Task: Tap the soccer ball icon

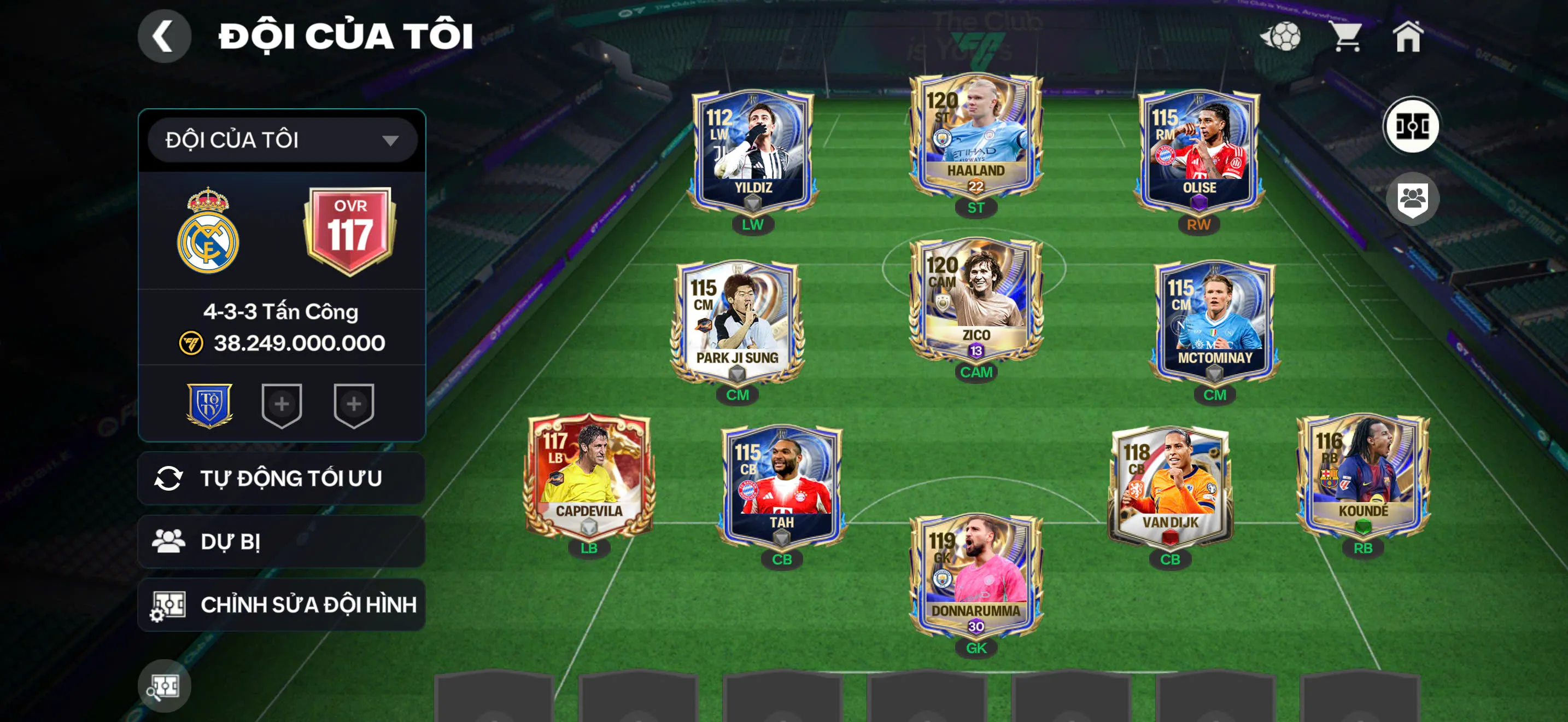Action: point(1282,37)
